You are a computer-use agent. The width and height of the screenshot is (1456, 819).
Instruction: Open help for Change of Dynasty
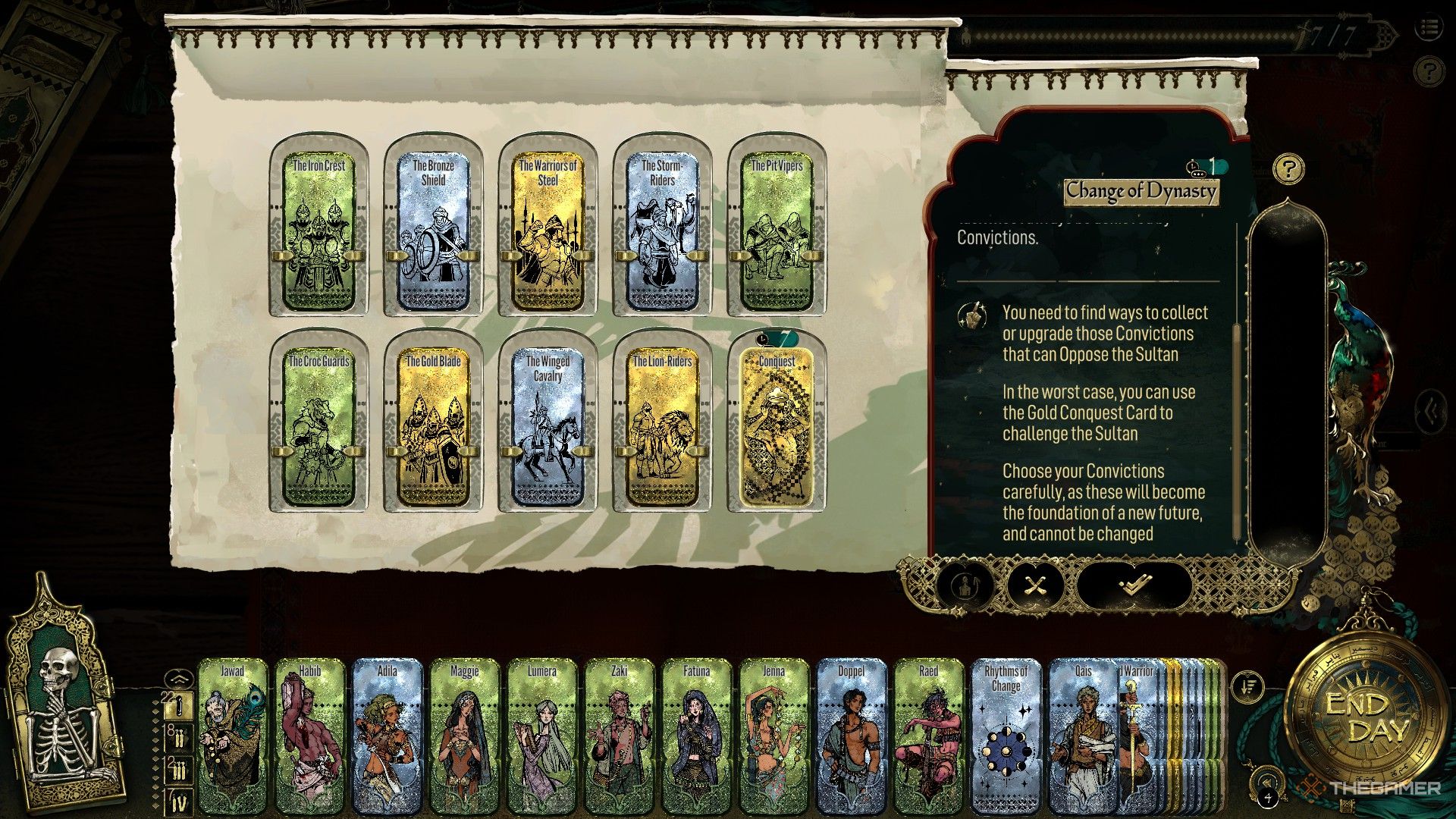[1288, 168]
